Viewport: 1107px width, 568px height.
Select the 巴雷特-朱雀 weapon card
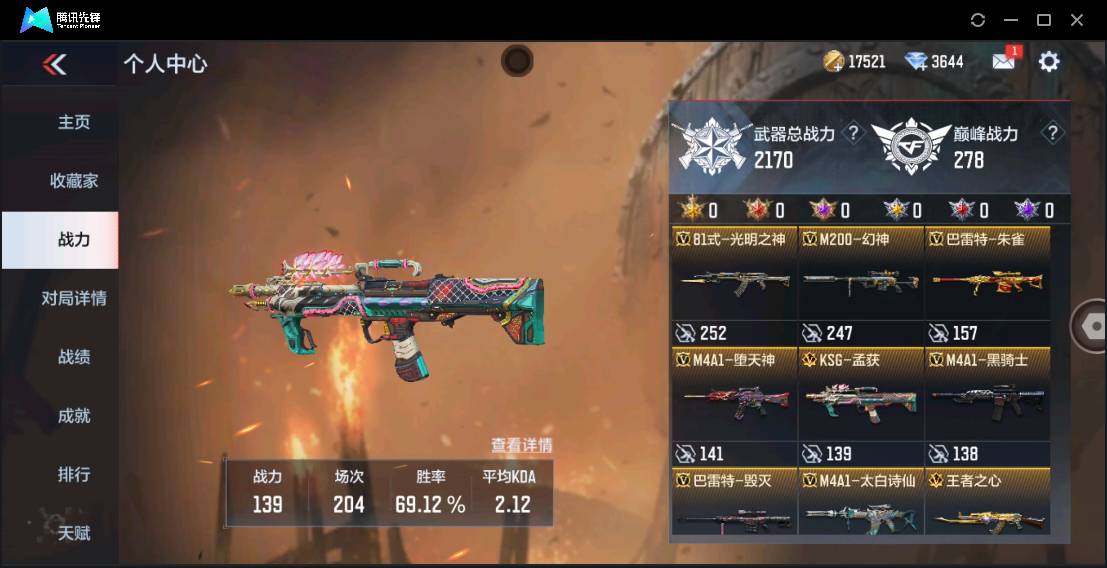(987, 284)
